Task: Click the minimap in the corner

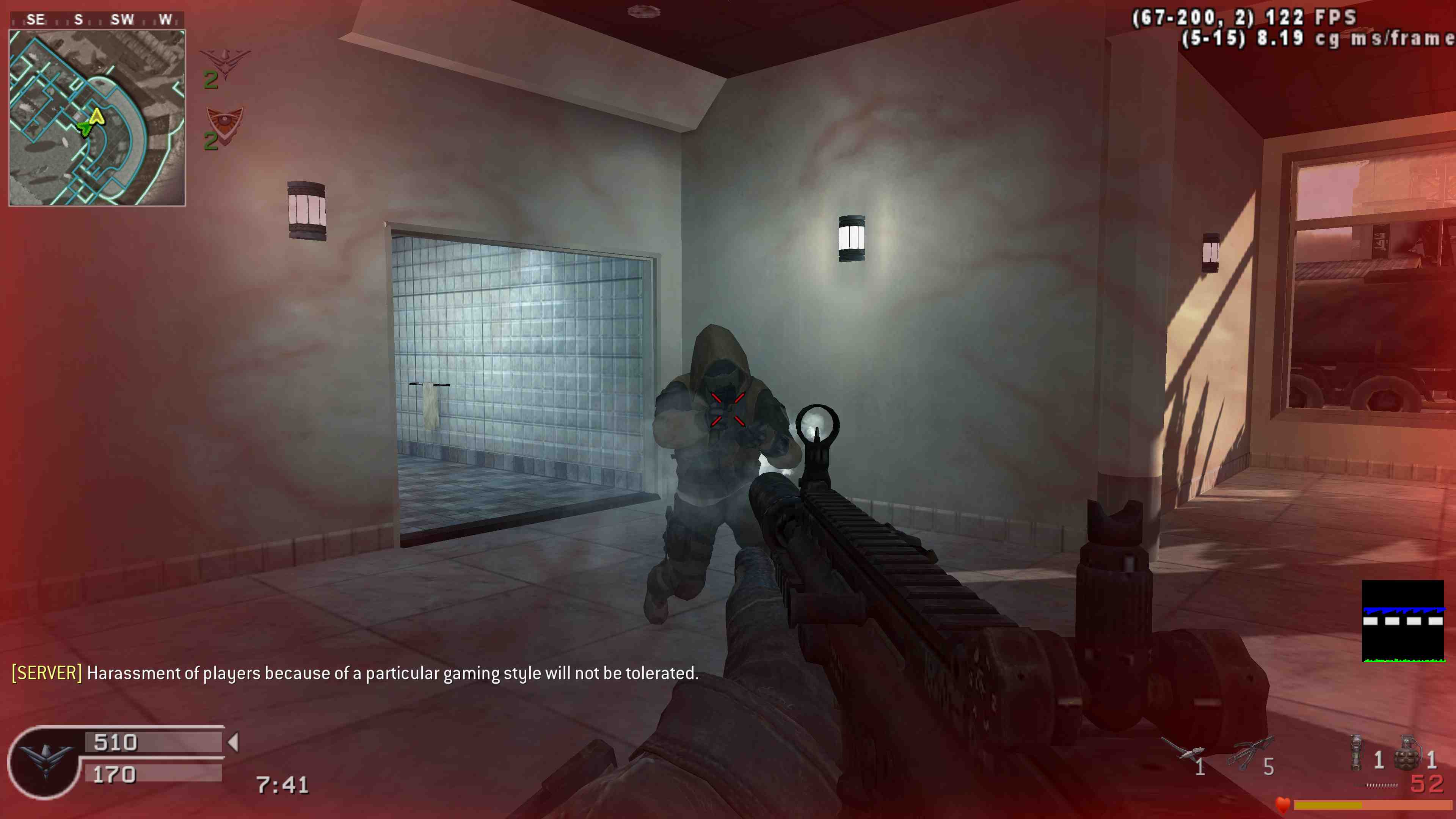Action: click(x=97, y=118)
